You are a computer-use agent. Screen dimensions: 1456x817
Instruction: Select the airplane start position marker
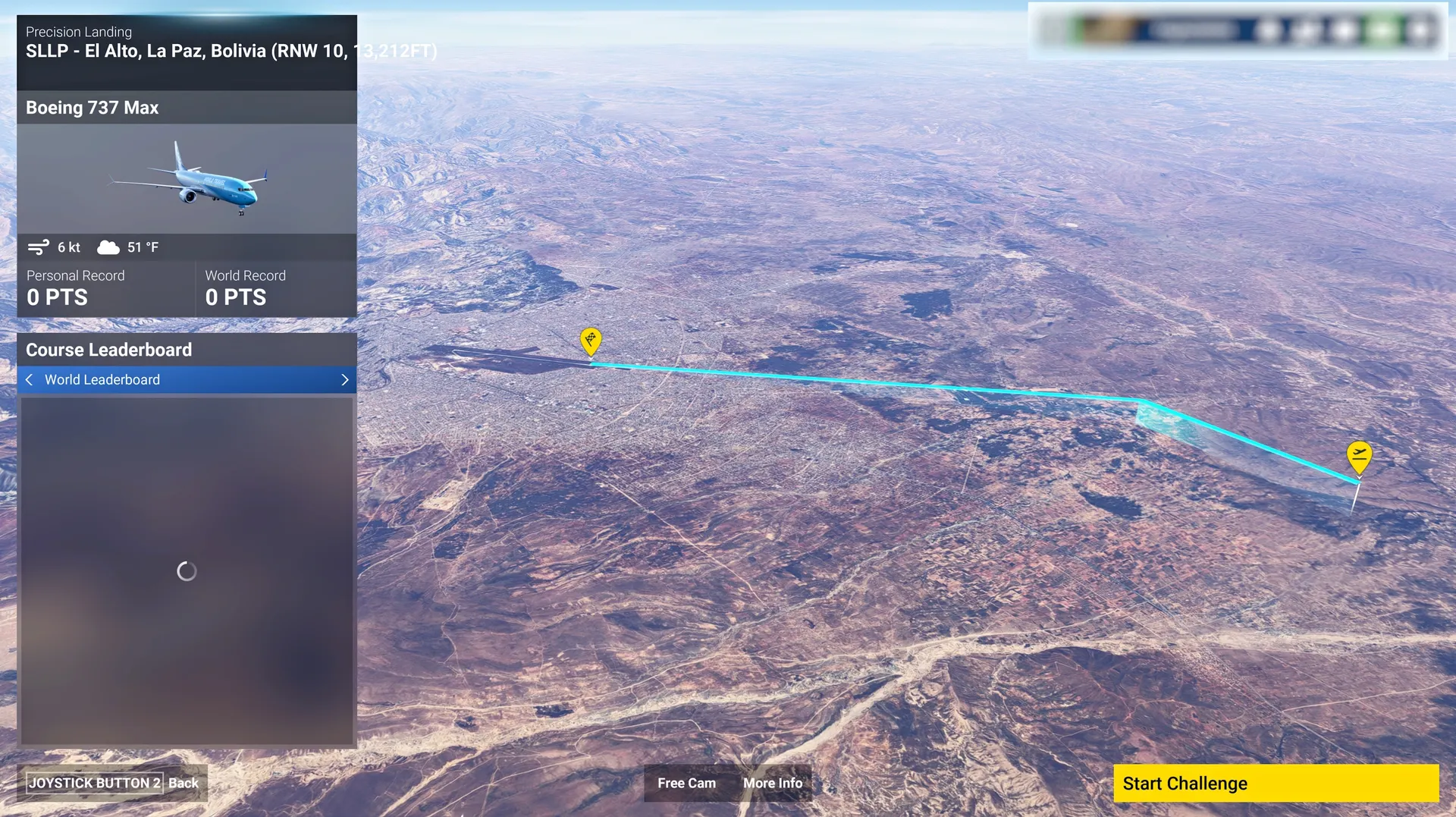[x=1359, y=456]
